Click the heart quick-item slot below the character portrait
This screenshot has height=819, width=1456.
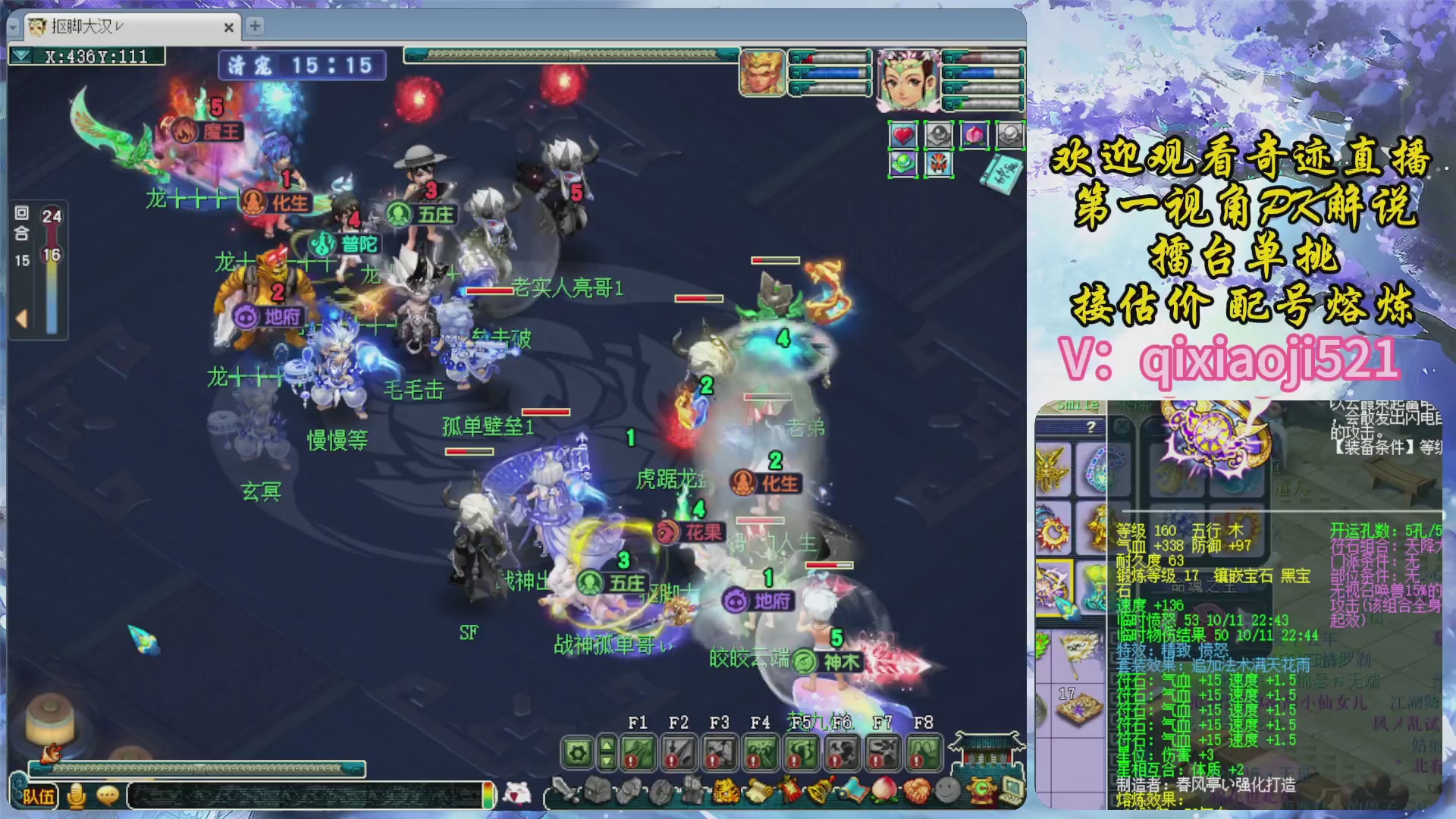pos(902,135)
